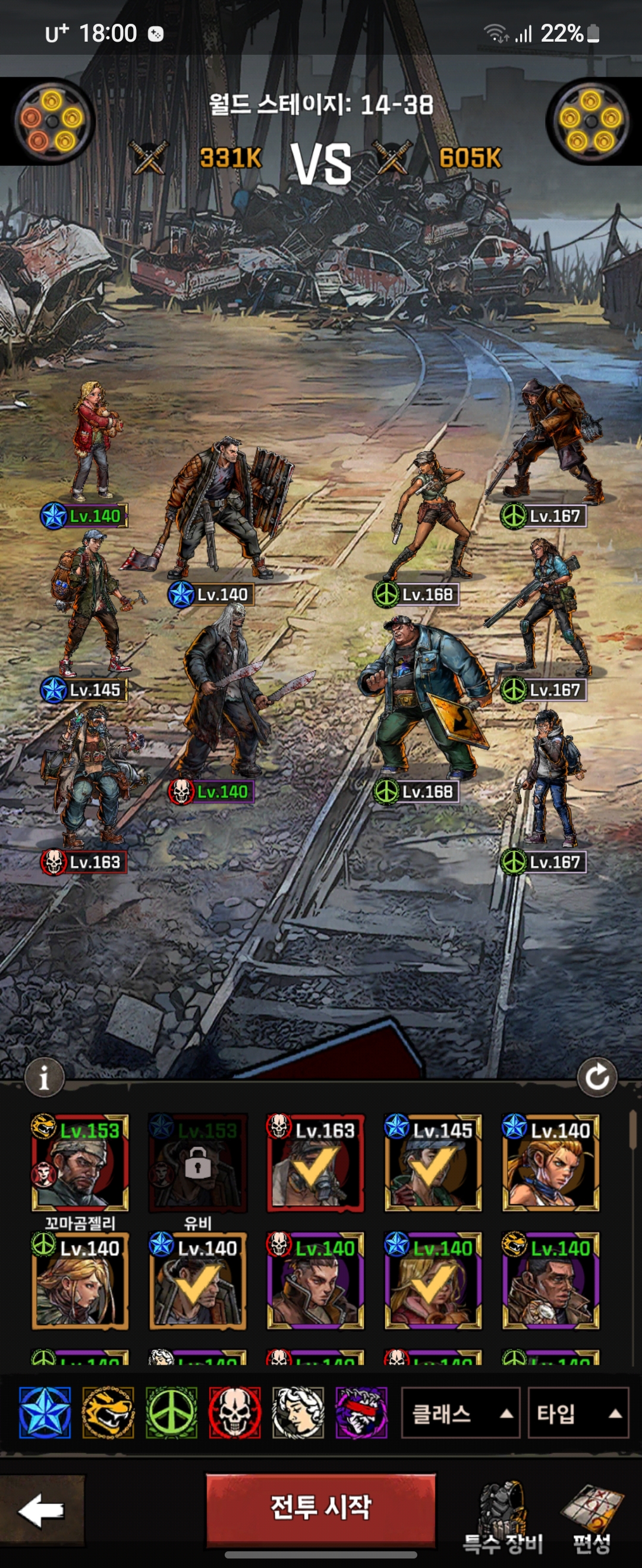Tap the left revolver cylinder icon
This screenshot has width=642, height=1568.
[52, 121]
